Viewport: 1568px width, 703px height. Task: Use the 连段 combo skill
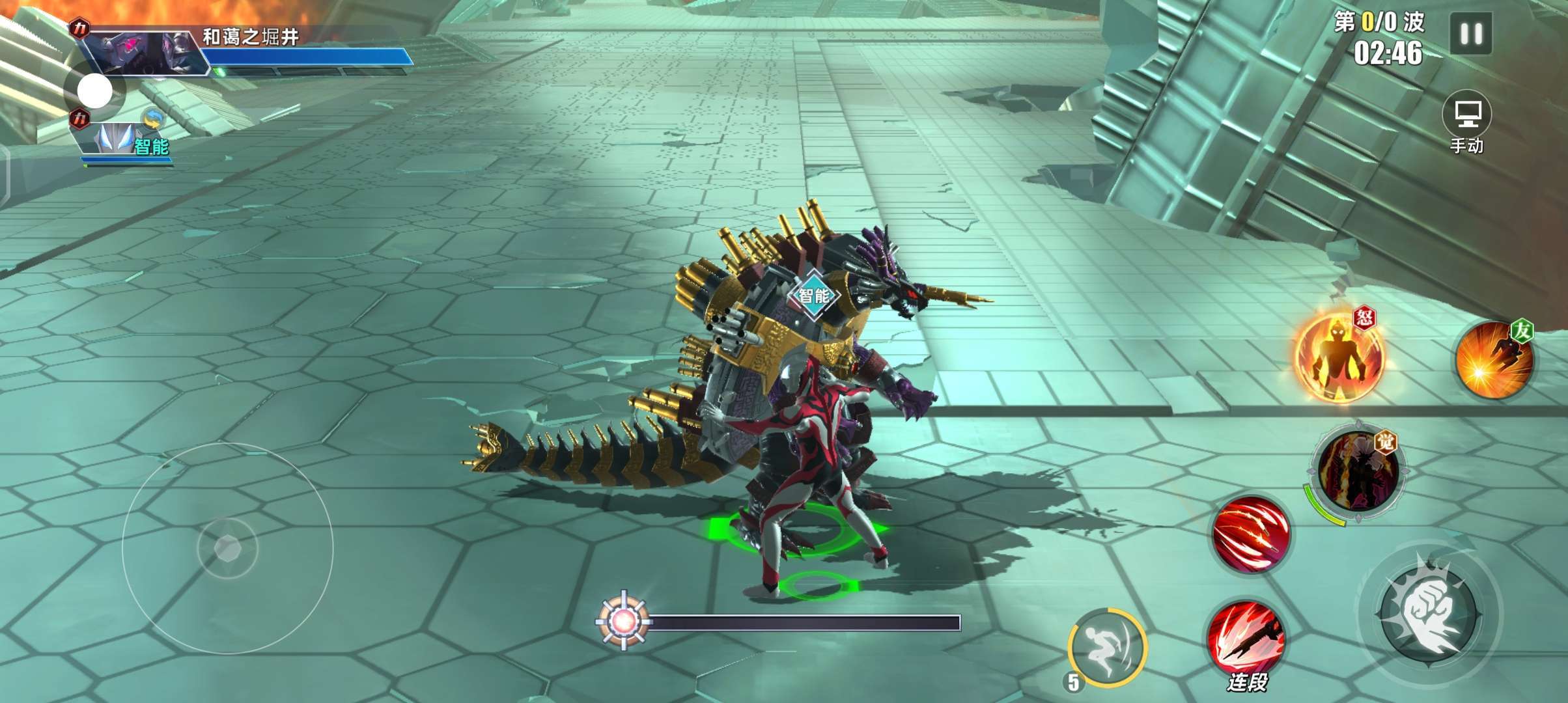tap(1246, 640)
